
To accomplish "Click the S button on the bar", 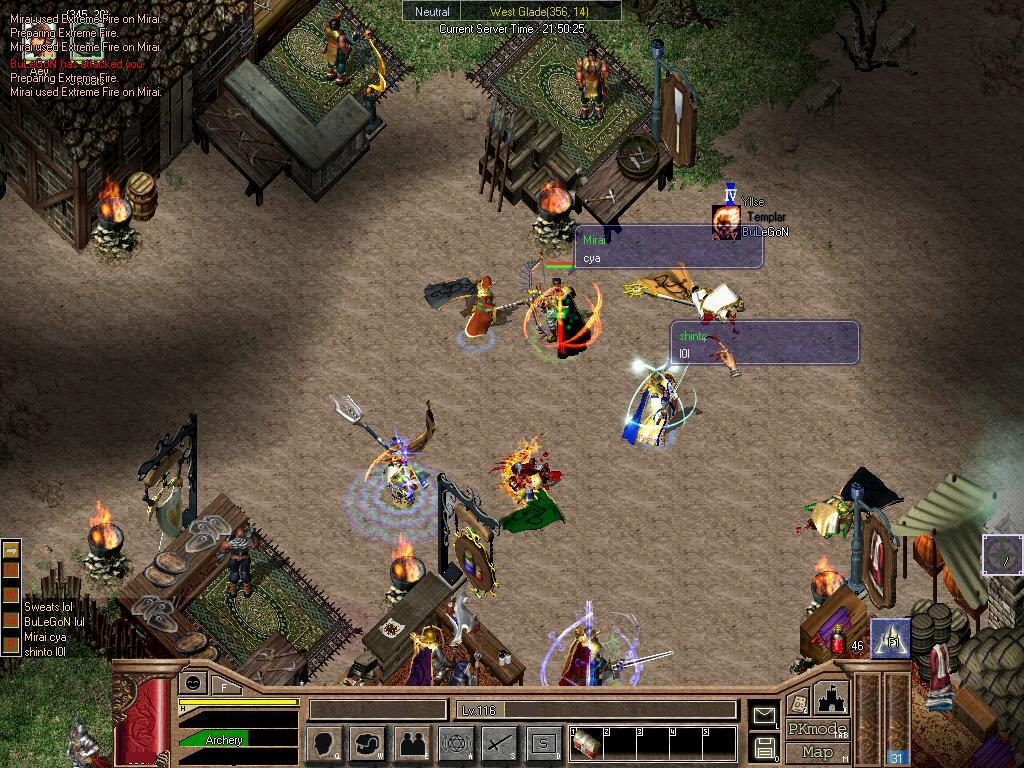I will tap(543, 743).
